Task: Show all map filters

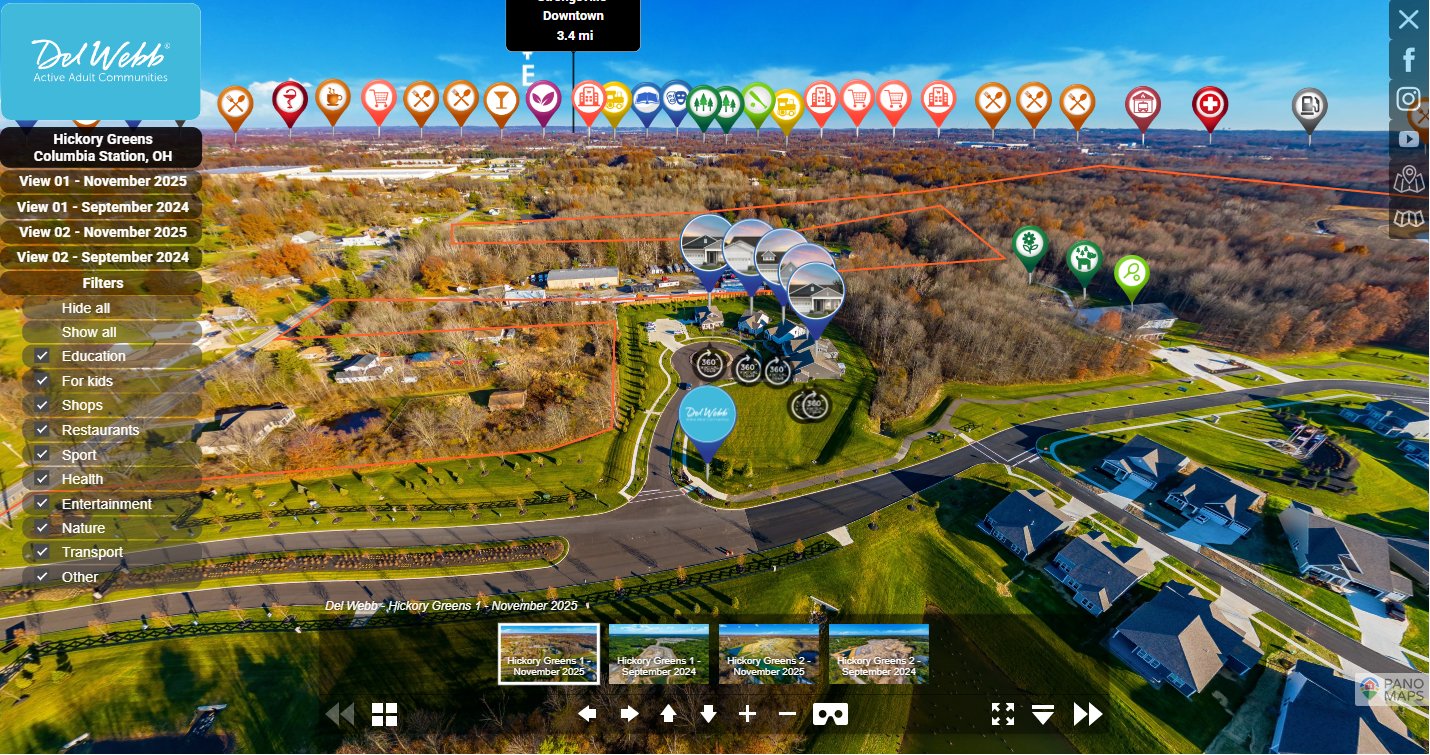Action: coord(89,332)
